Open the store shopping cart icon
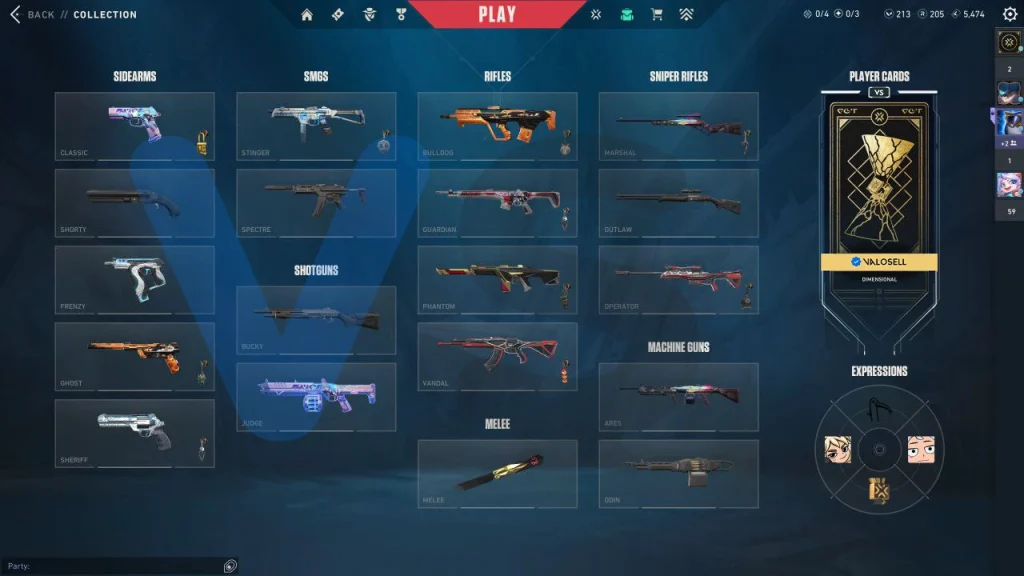The height and width of the screenshot is (576, 1024). [x=657, y=15]
